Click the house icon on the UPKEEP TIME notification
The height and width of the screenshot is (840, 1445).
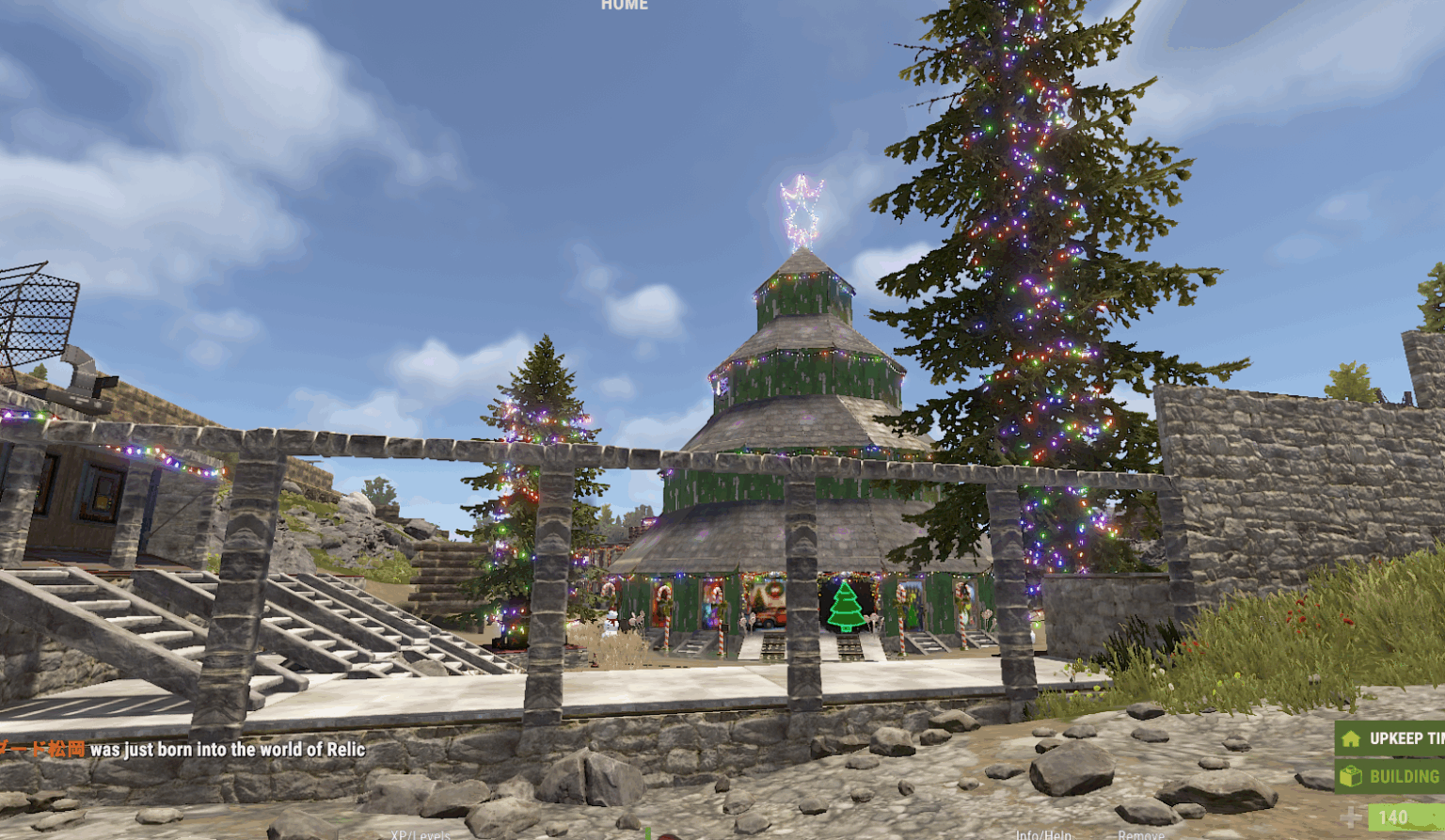pos(1351,738)
